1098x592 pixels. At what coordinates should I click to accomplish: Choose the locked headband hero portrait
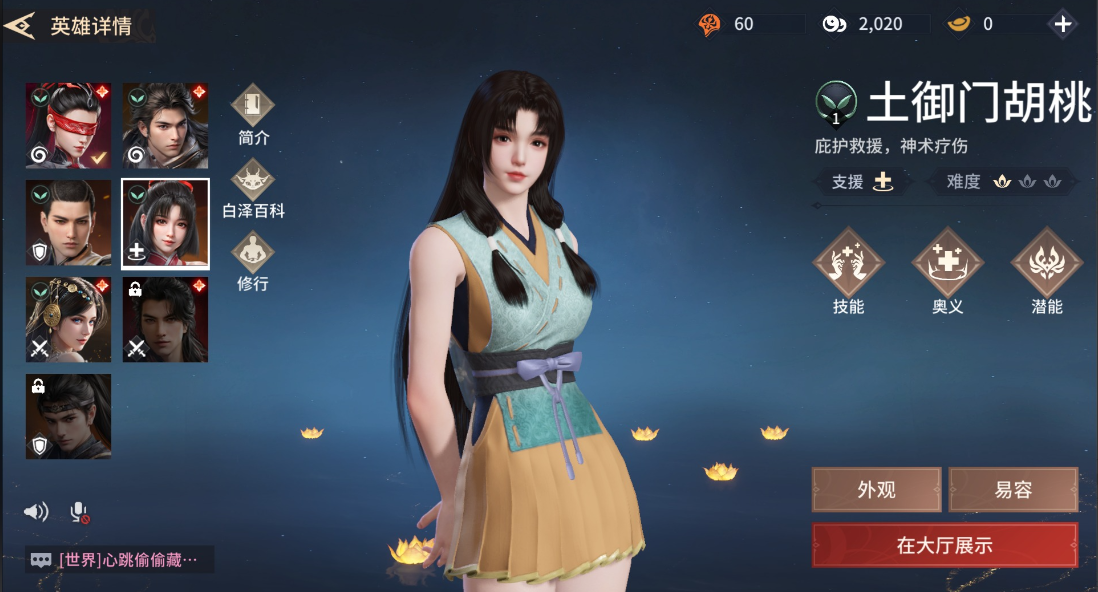click(x=68, y=416)
